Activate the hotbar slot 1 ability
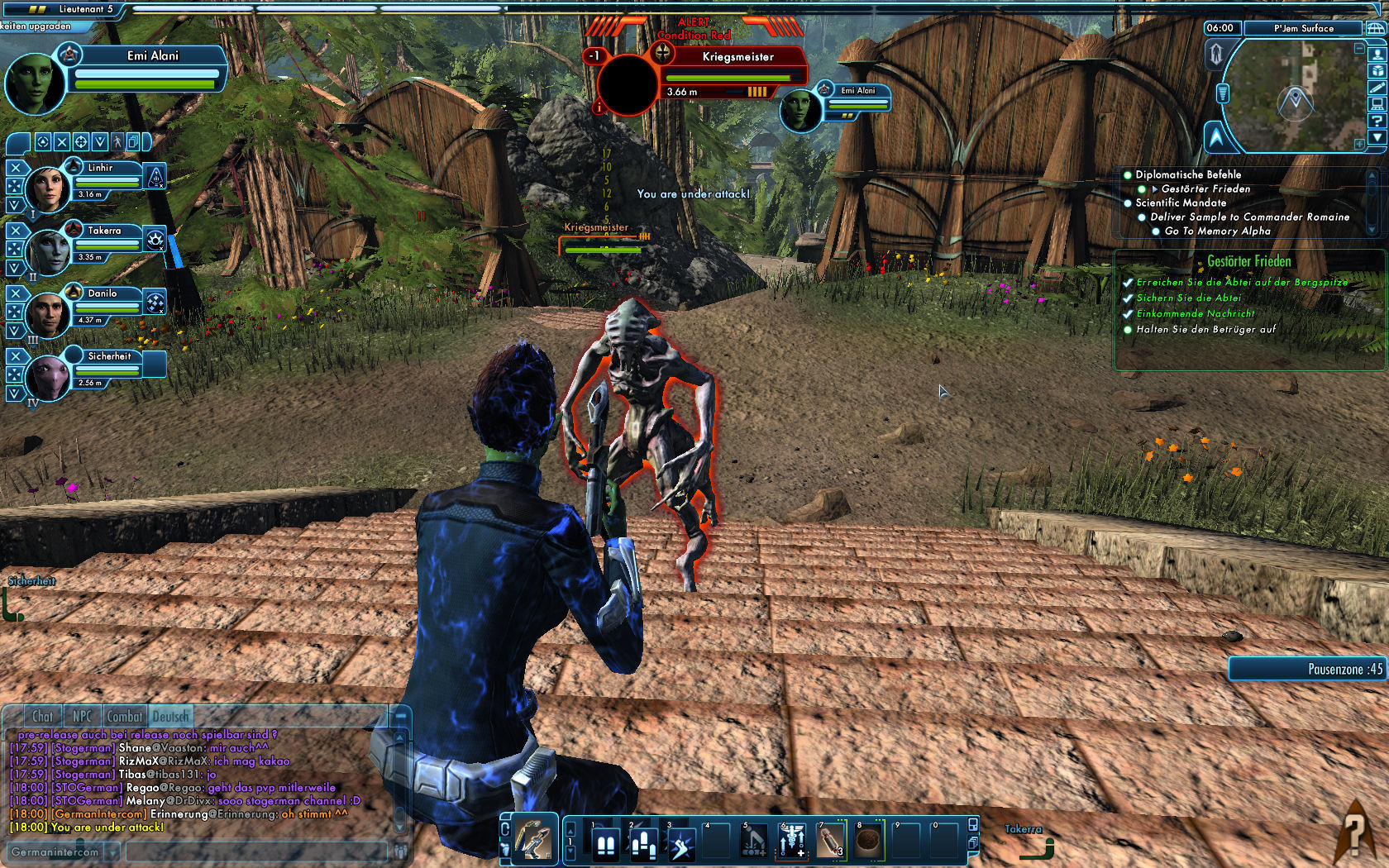 click(605, 844)
